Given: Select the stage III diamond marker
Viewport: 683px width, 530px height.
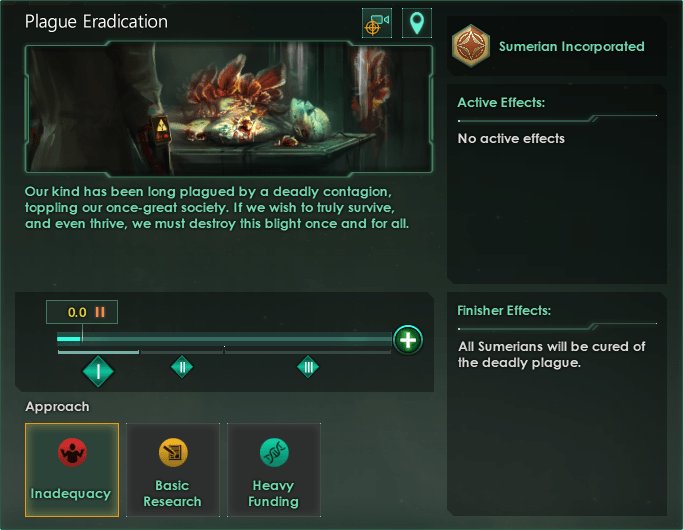Looking at the screenshot, I should tap(308, 367).
